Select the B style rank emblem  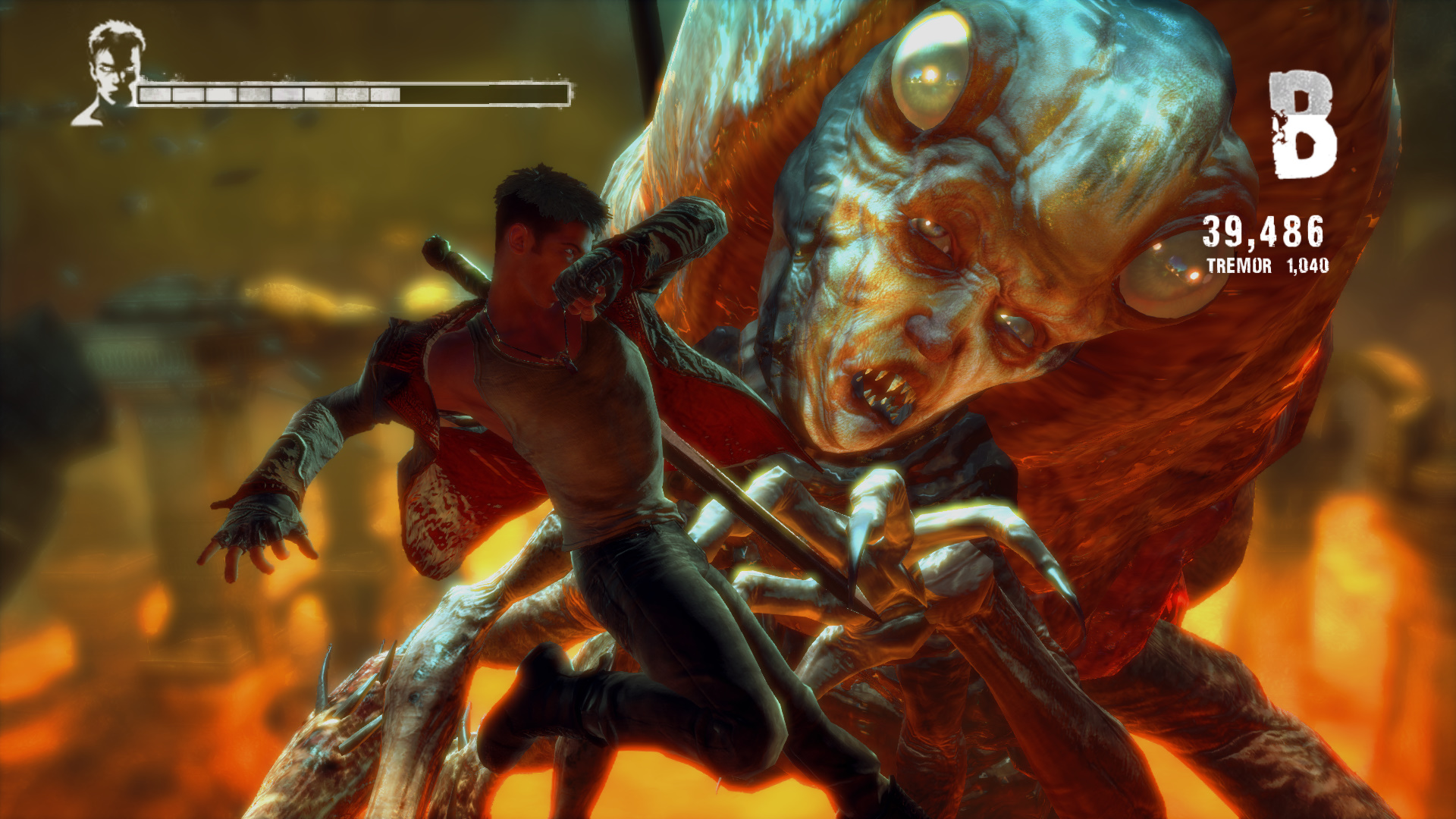click(x=1301, y=125)
